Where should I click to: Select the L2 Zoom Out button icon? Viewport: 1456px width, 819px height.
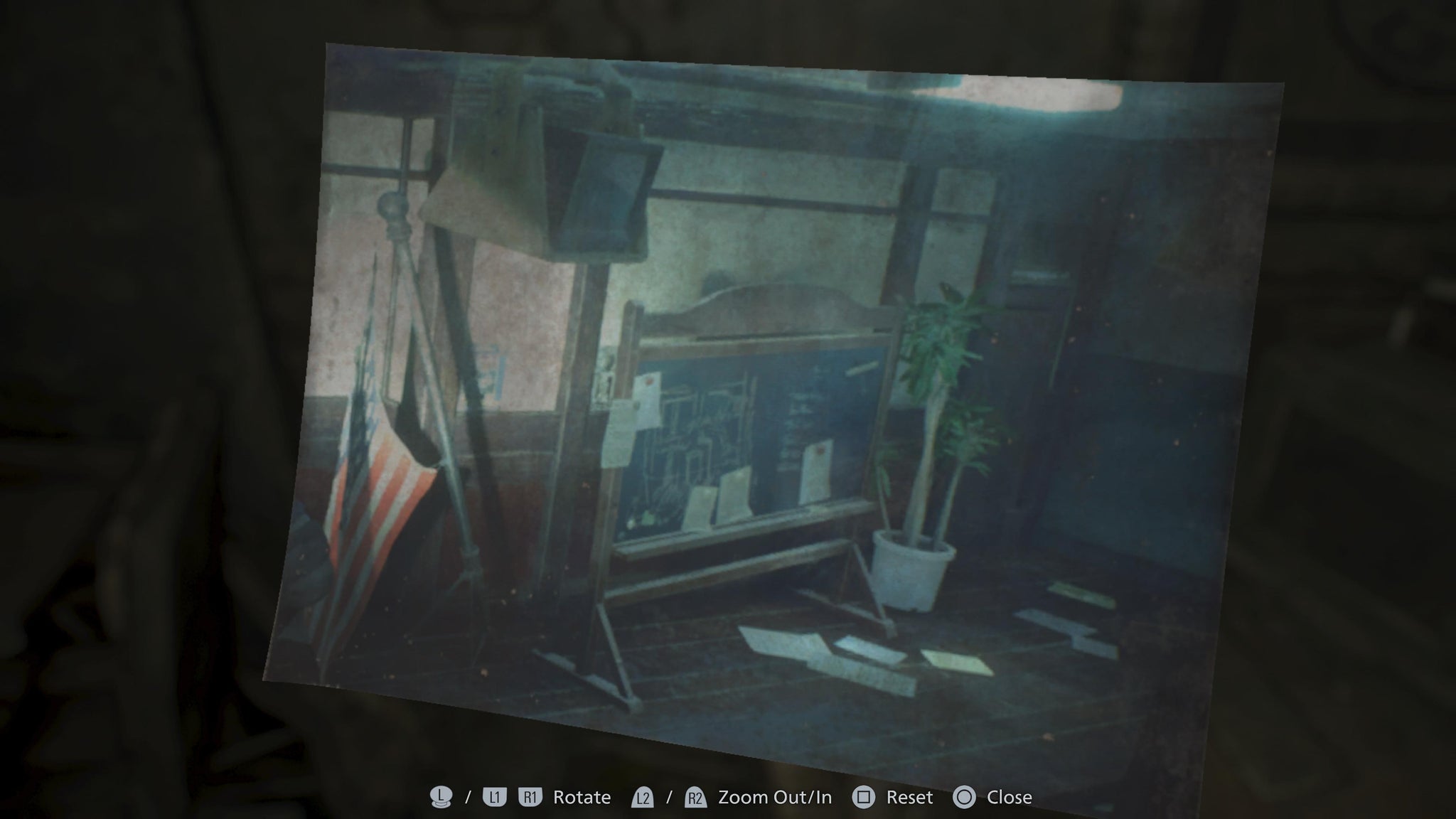[643, 798]
